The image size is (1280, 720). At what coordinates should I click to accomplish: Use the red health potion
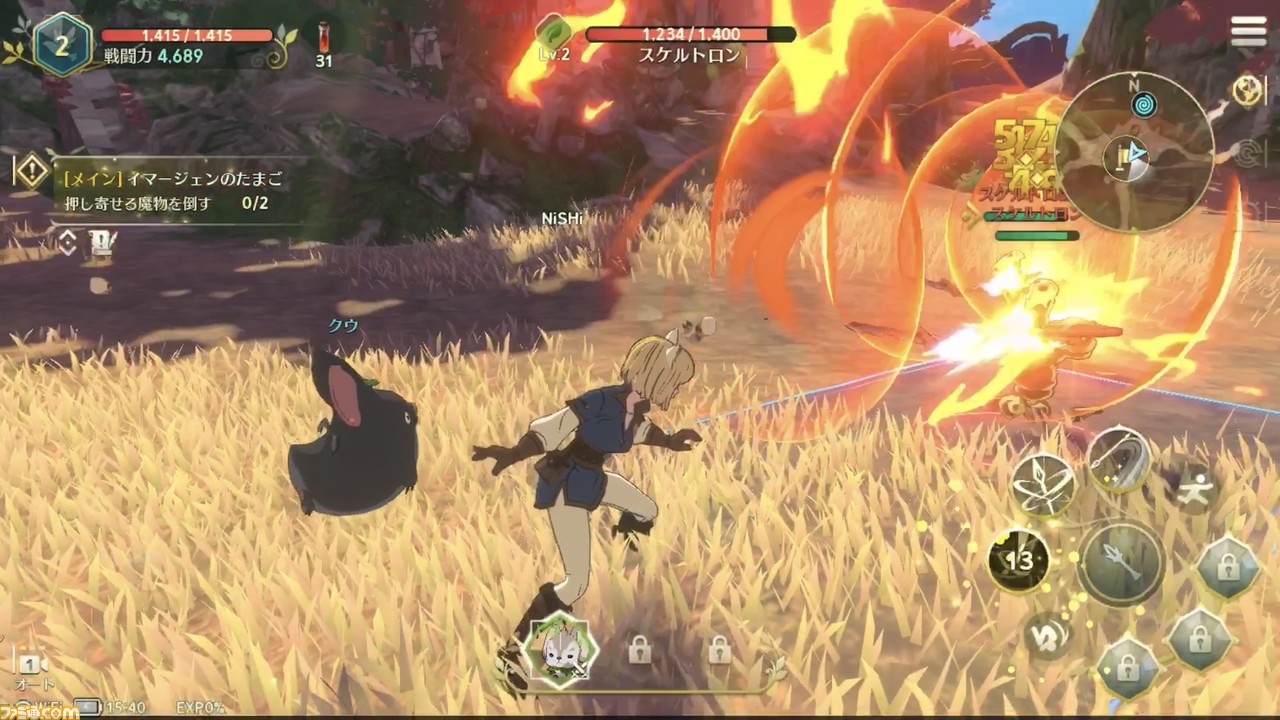point(324,37)
